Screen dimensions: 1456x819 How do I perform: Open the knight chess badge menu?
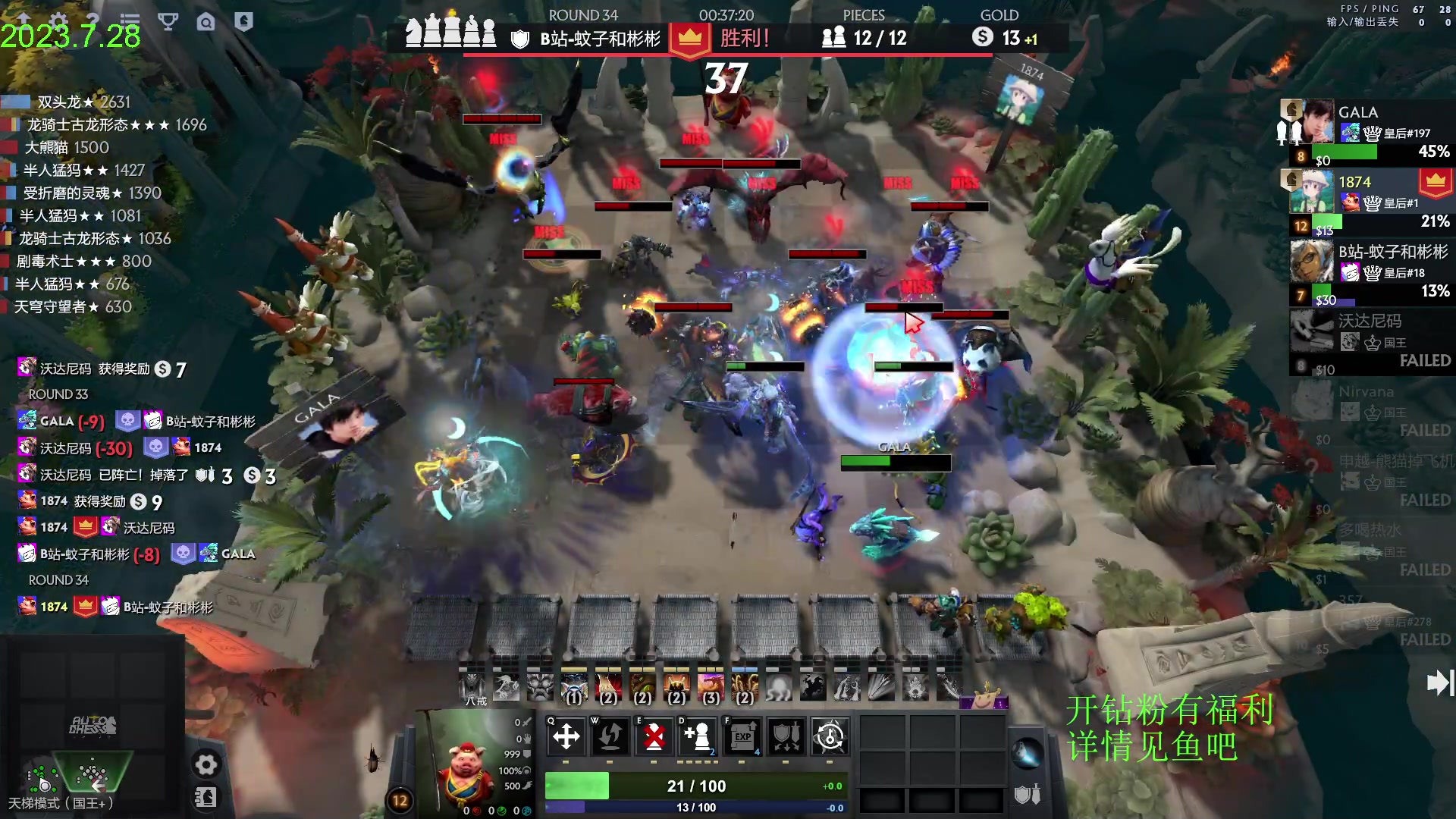coord(243,21)
